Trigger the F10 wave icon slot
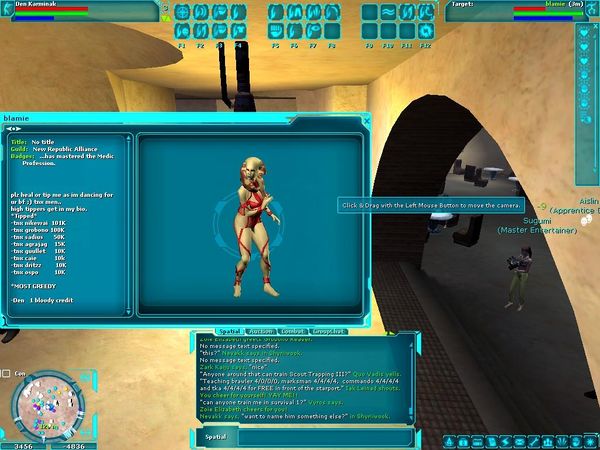Image resolution: width=600 pixels, height=450 pixels. click(x=389, y=33)
